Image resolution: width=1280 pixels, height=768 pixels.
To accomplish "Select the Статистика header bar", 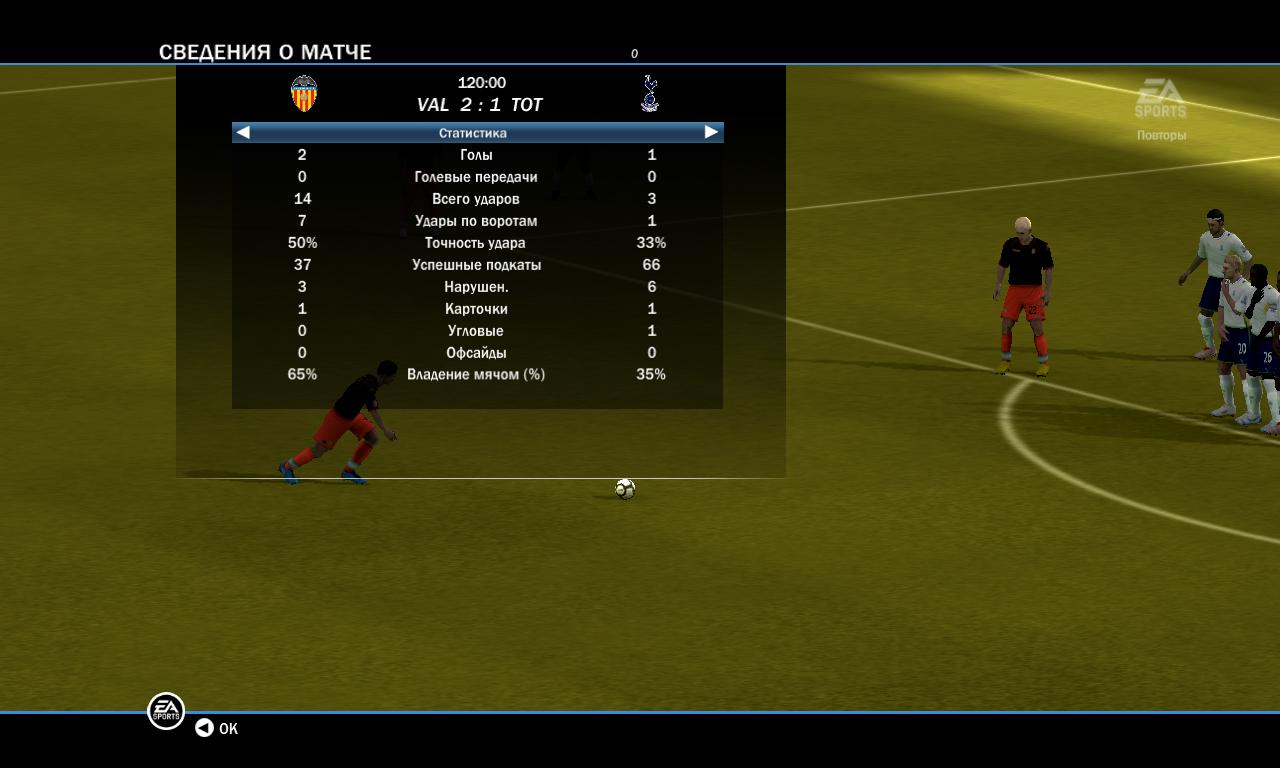I will [x=473, y=133].
